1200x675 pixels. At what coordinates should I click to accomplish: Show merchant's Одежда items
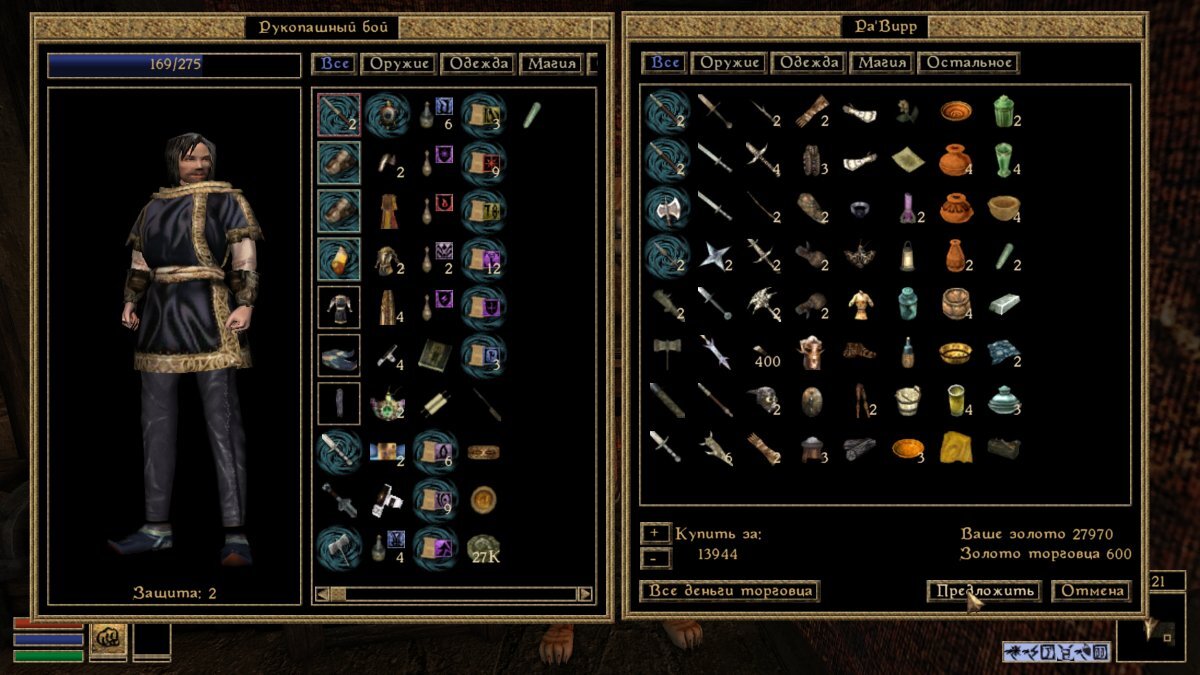coord(808,63)
